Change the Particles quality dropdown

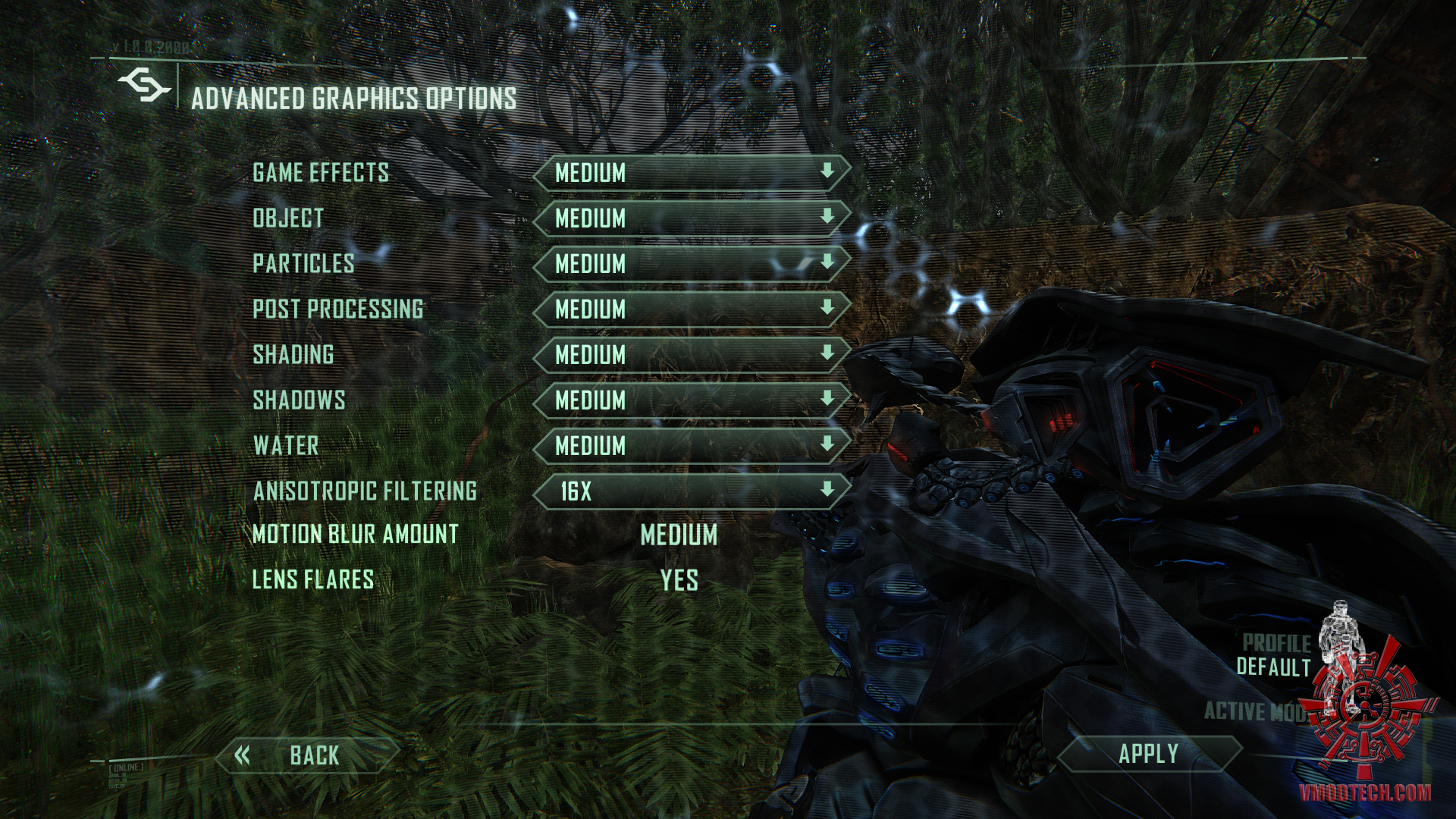tap(692, 264)
